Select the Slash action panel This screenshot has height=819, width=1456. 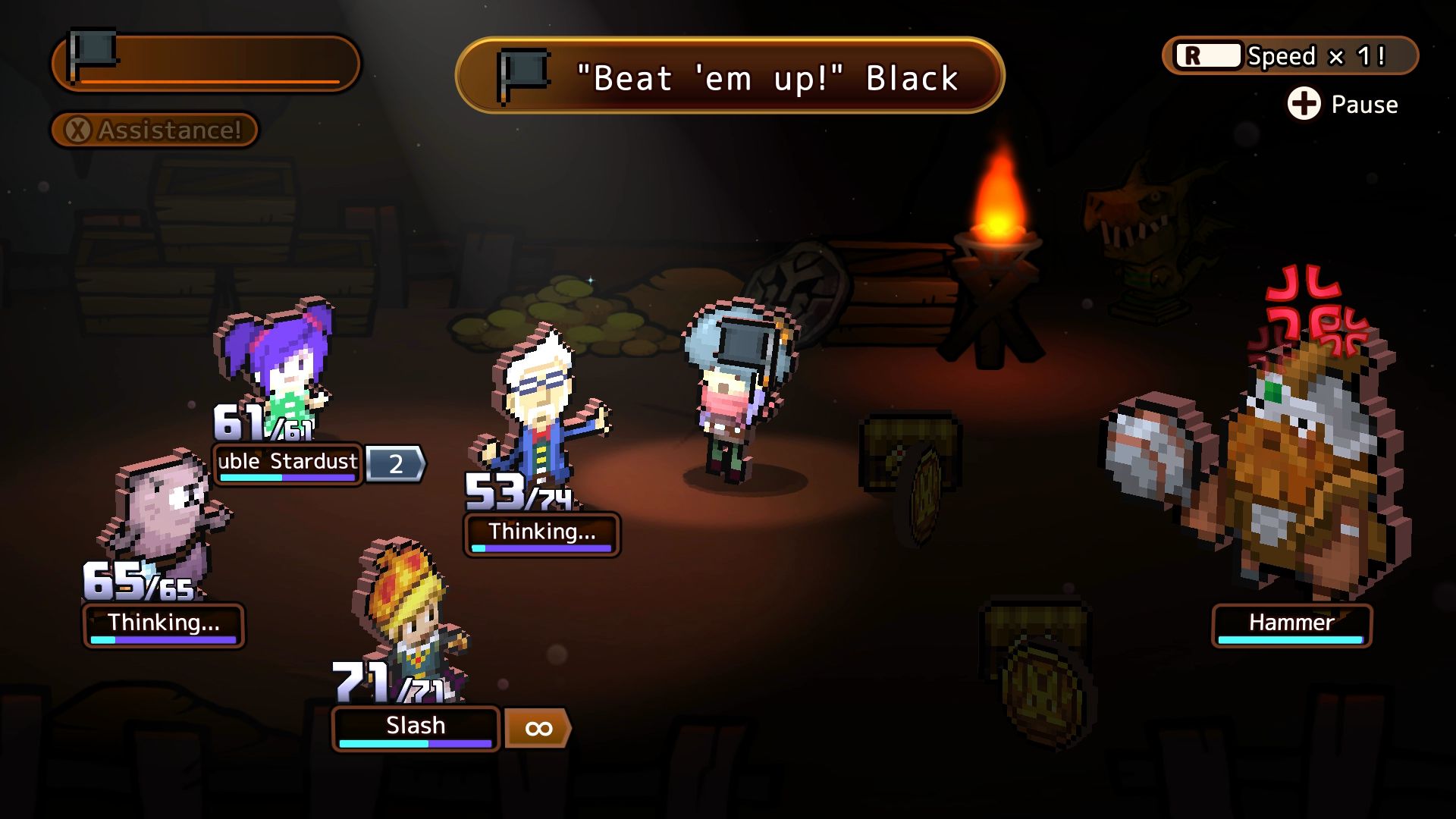pos(416,727)
